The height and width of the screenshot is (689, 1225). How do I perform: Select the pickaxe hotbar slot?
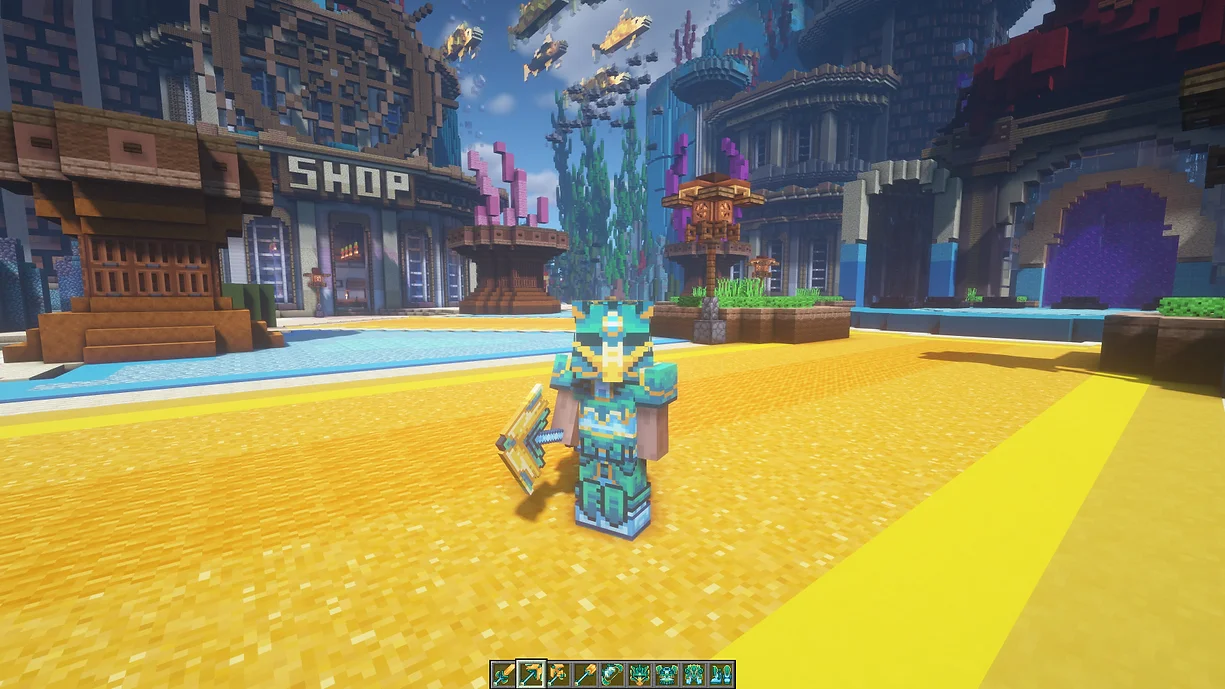[x=530, y=674]
